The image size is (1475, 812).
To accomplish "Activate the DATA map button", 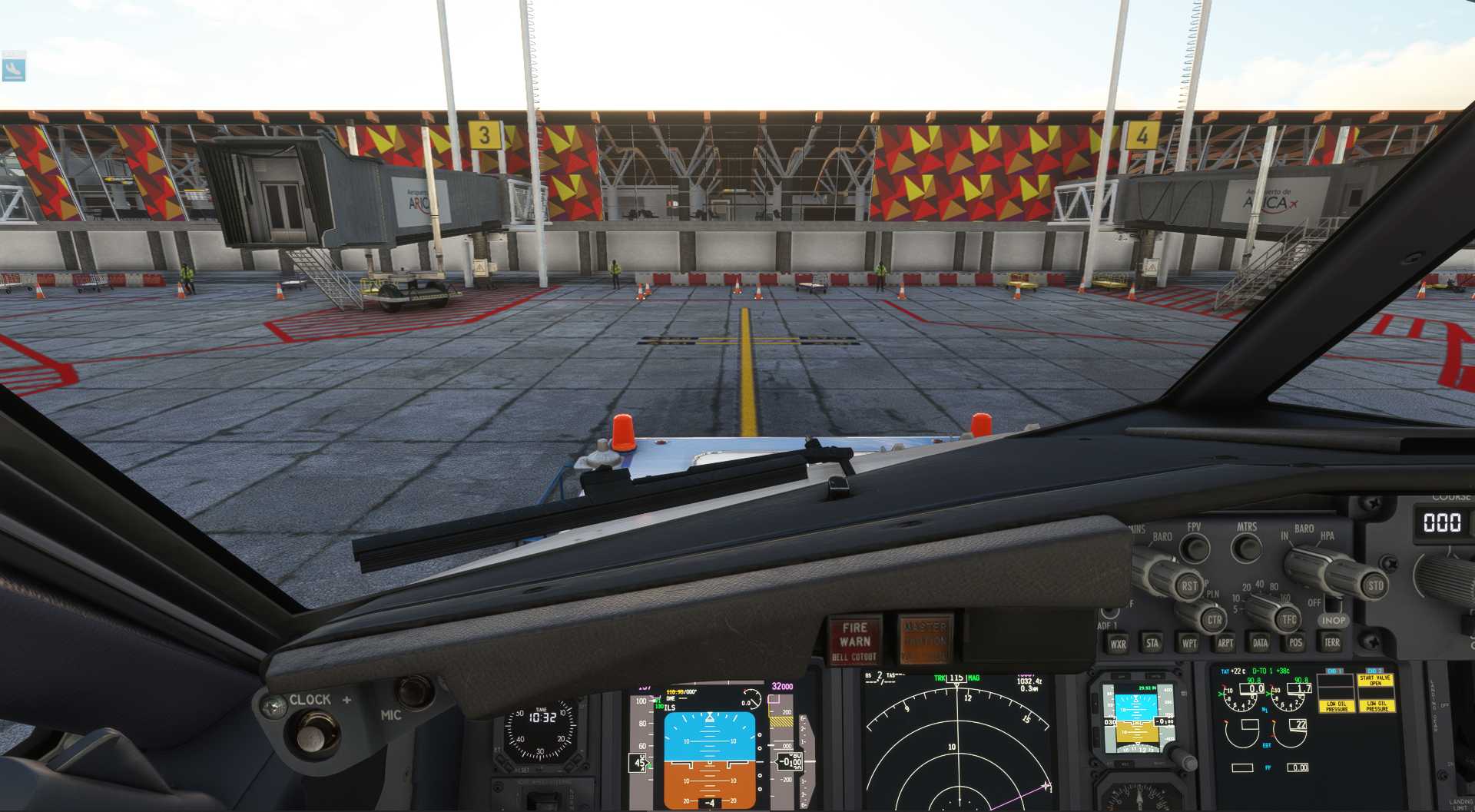I will click(1261, 643).
